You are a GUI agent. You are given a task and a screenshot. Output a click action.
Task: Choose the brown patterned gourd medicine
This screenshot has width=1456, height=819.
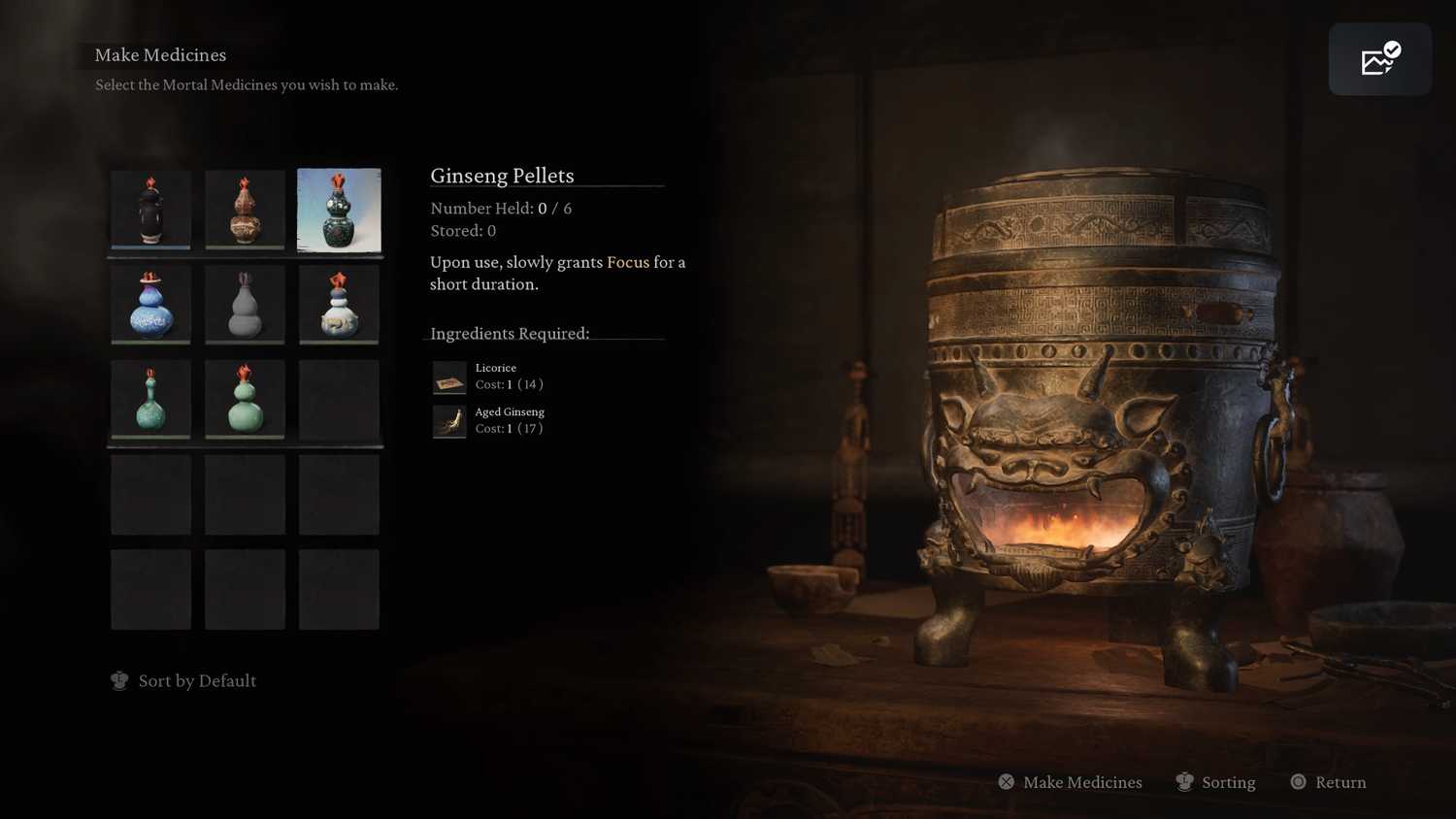point(245,210)
